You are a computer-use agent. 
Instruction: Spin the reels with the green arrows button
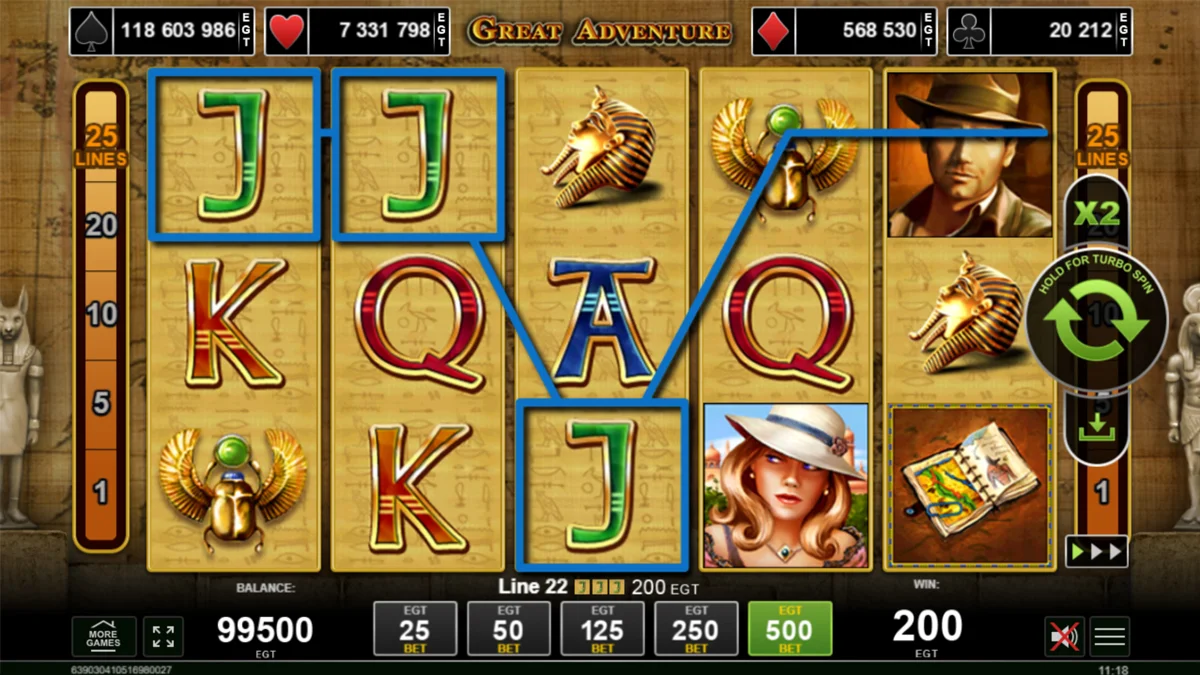(1096, 321)
